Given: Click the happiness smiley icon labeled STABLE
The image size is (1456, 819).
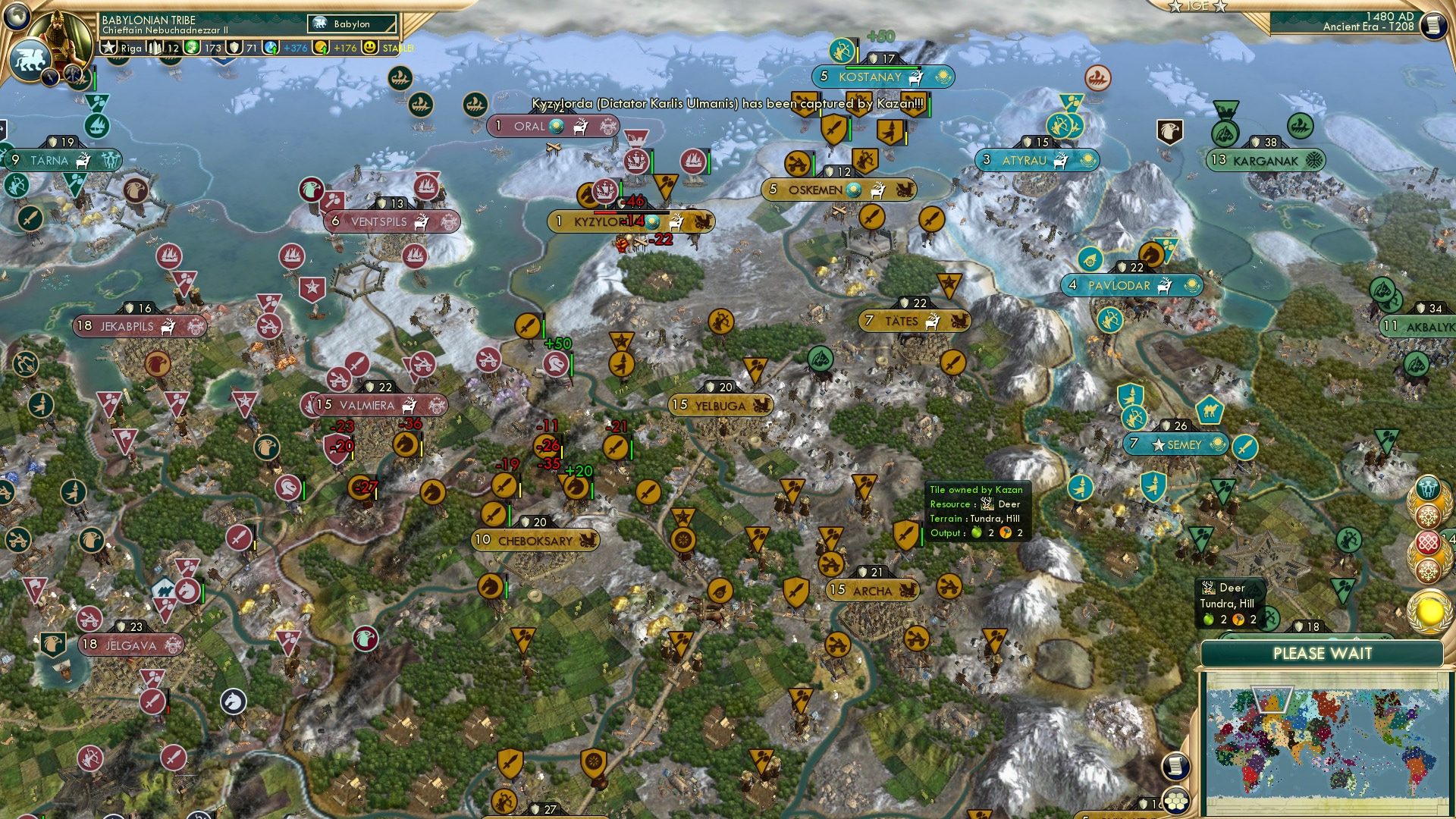Looking at the screenshot, I should 370,48.
